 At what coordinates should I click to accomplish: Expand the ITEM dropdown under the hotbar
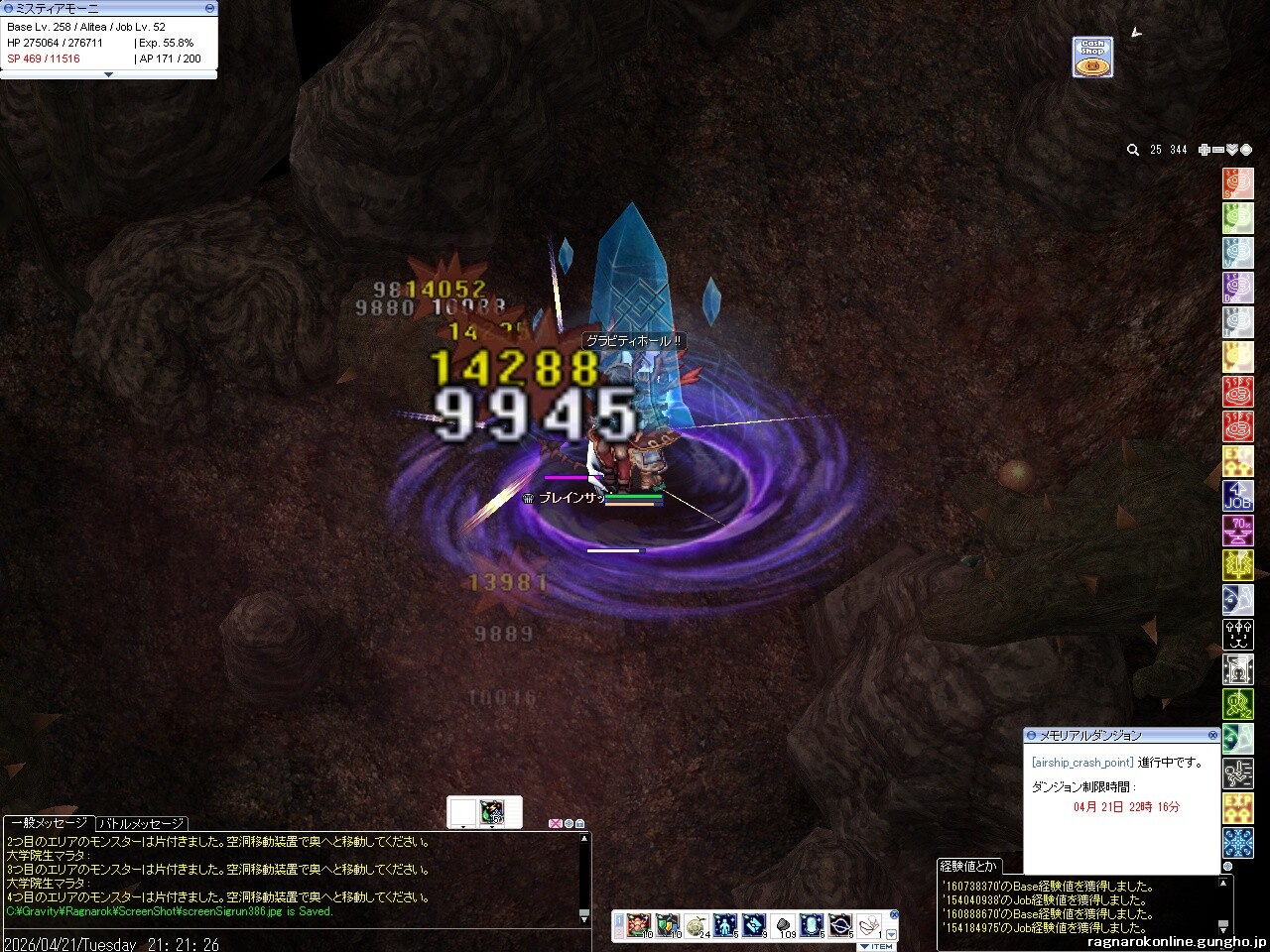[x=876, y=946]
